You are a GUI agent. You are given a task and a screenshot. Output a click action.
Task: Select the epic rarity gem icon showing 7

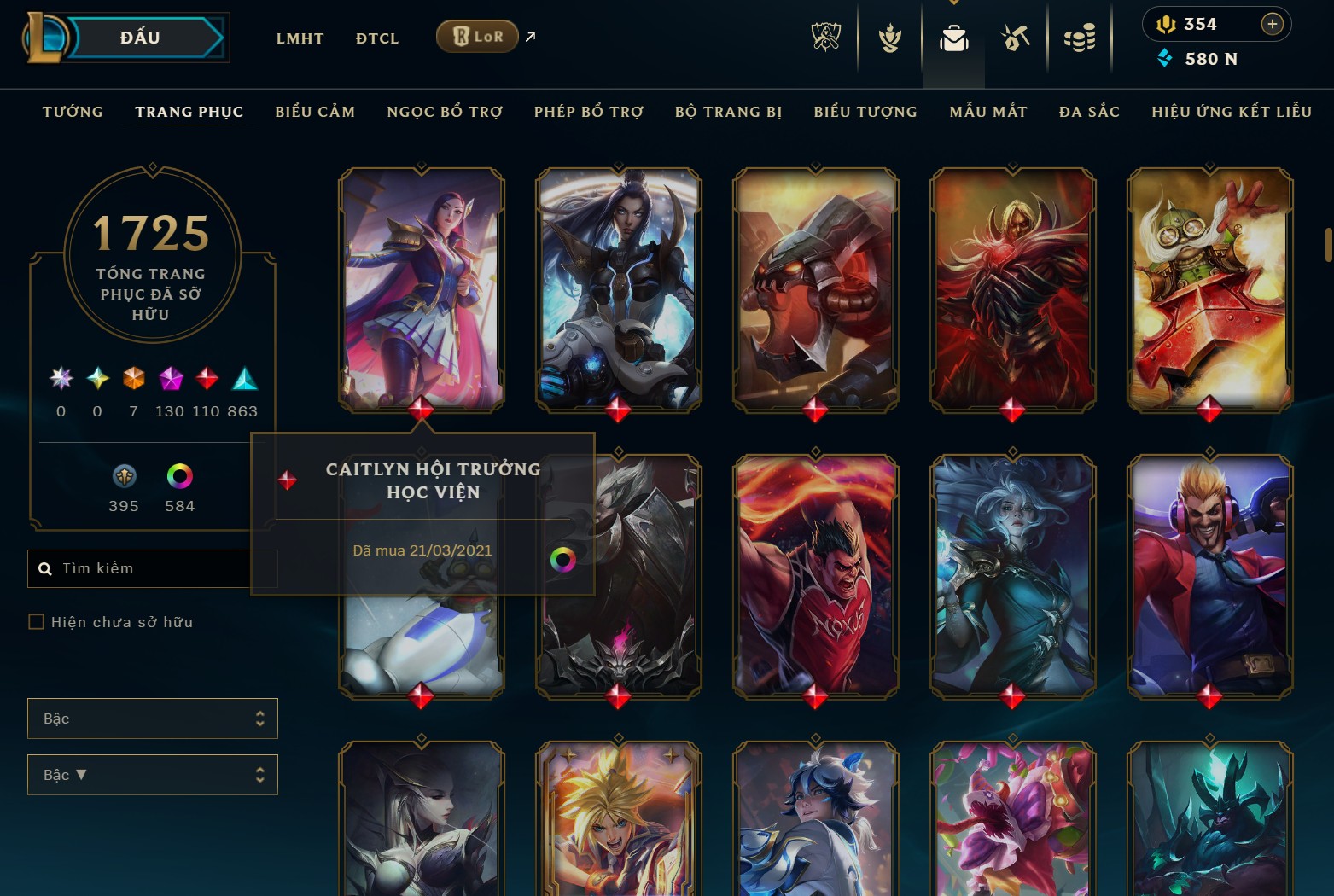(133, 378)
